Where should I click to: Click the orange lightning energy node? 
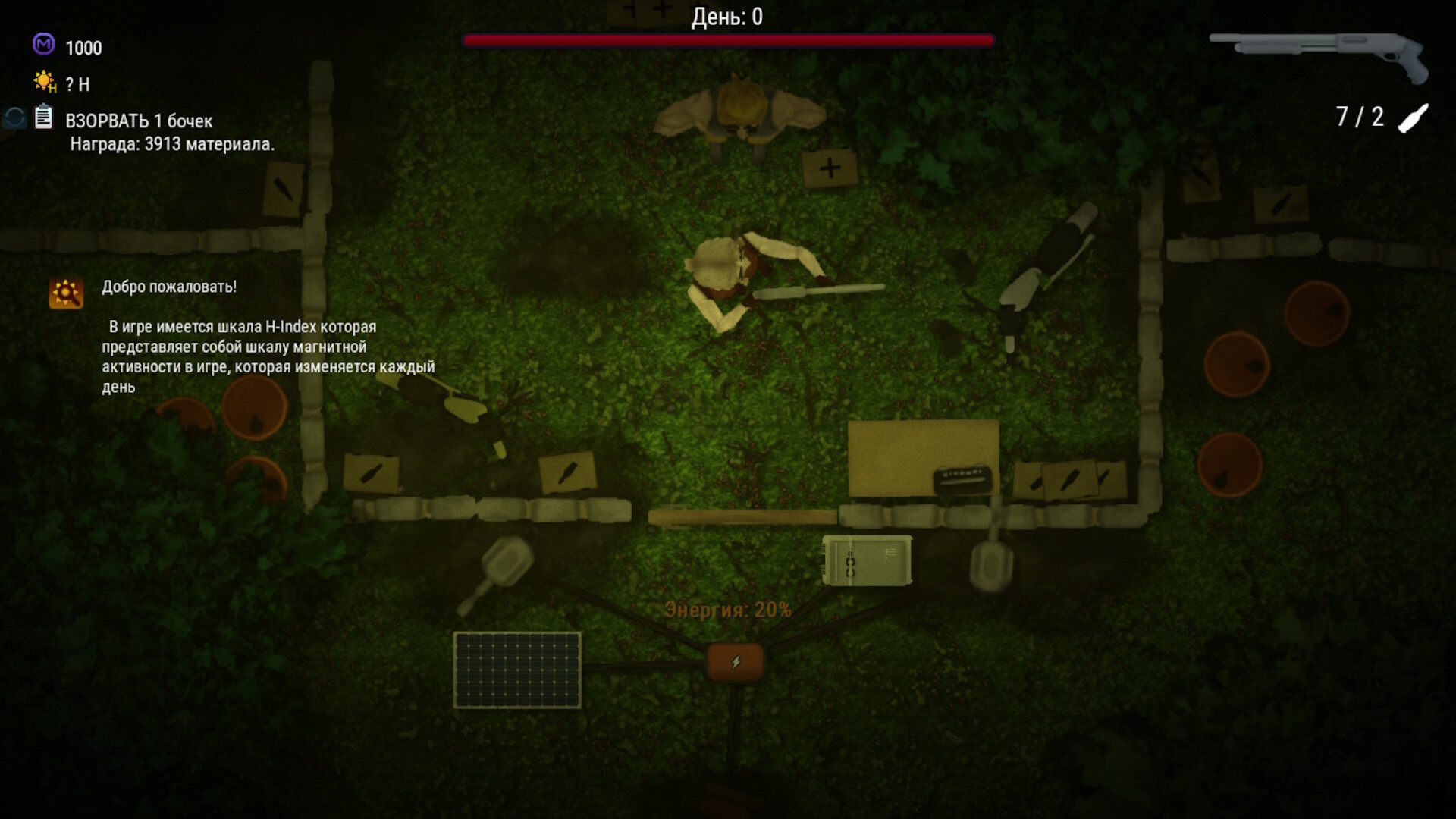(736, 661)
